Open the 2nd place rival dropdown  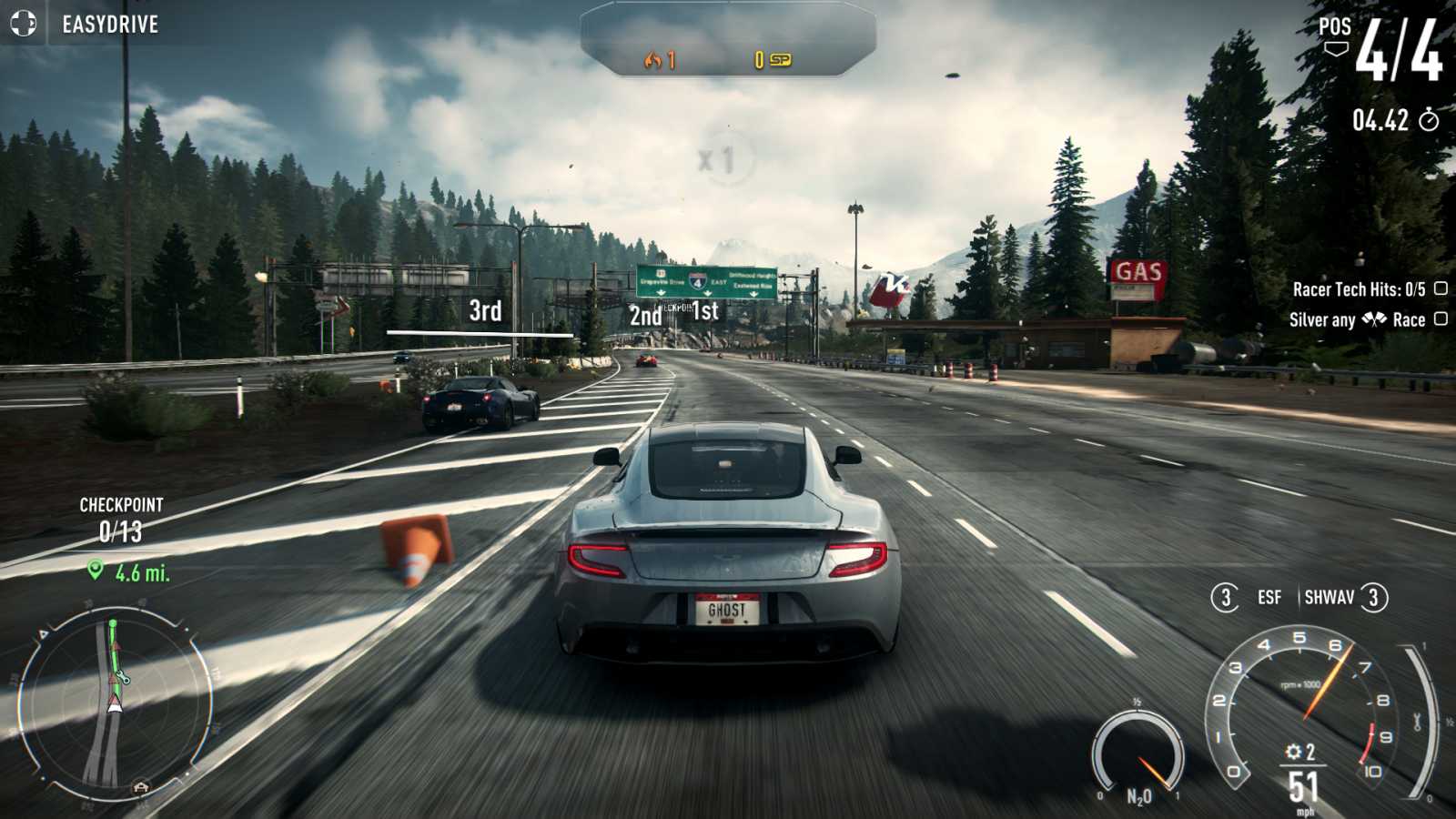tap(643, 318)
